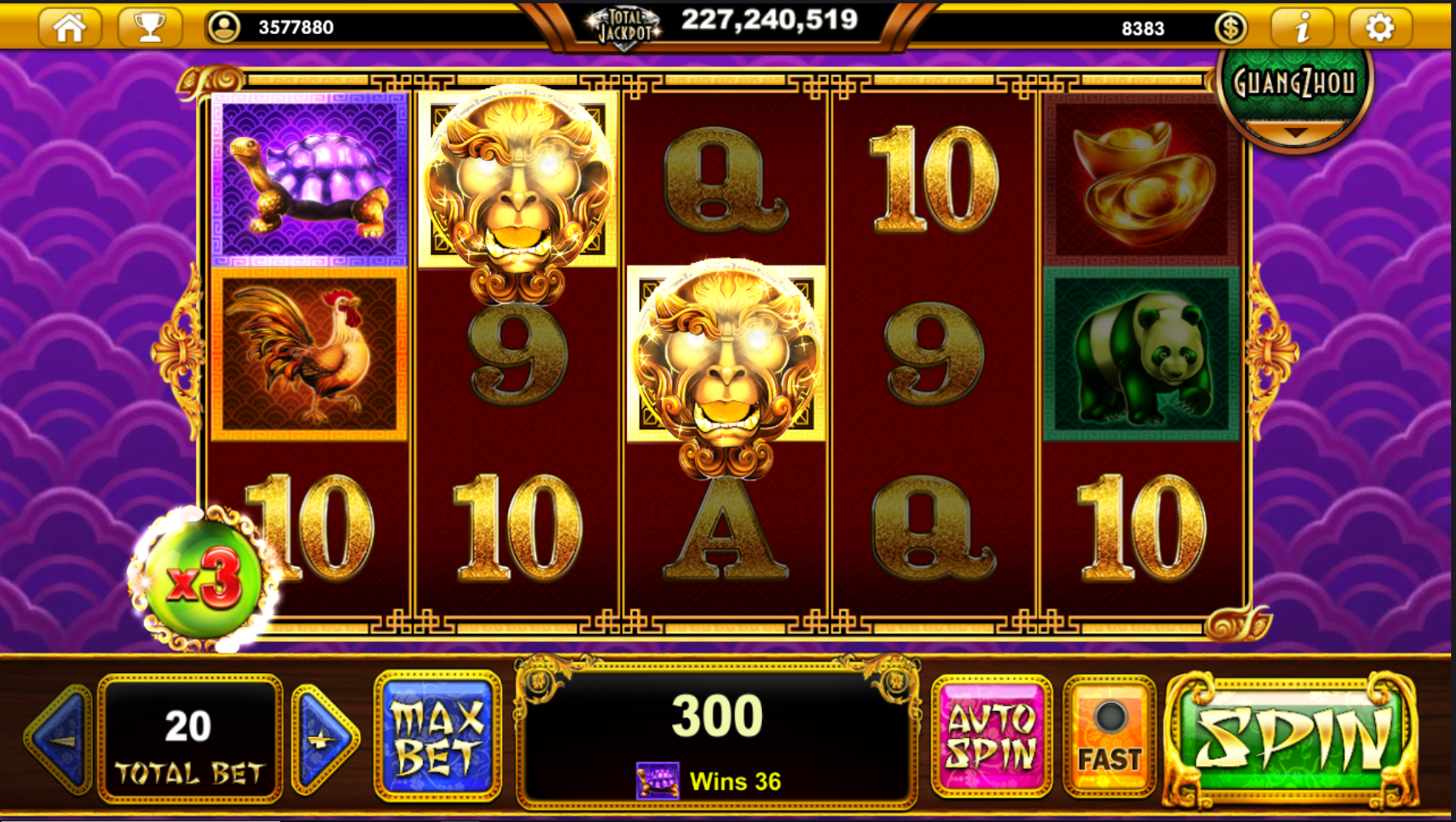The height and width of the screenshot is (822, 1456).
Task: Click the Total Jackpot diamond emblem
Action: [x=627, y=22]
